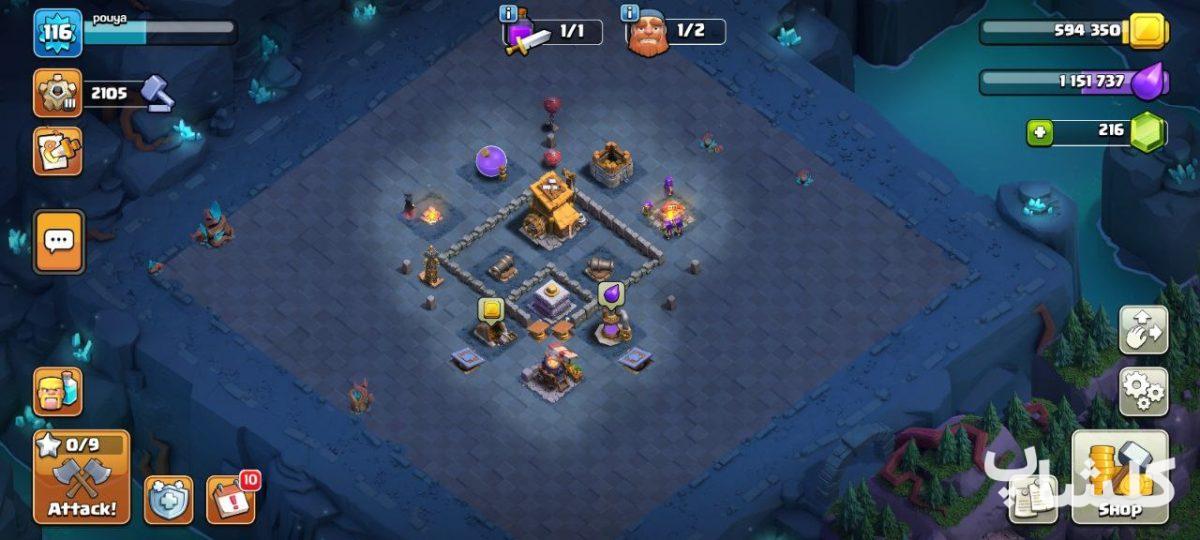Open the Shop

[1120, 477]
